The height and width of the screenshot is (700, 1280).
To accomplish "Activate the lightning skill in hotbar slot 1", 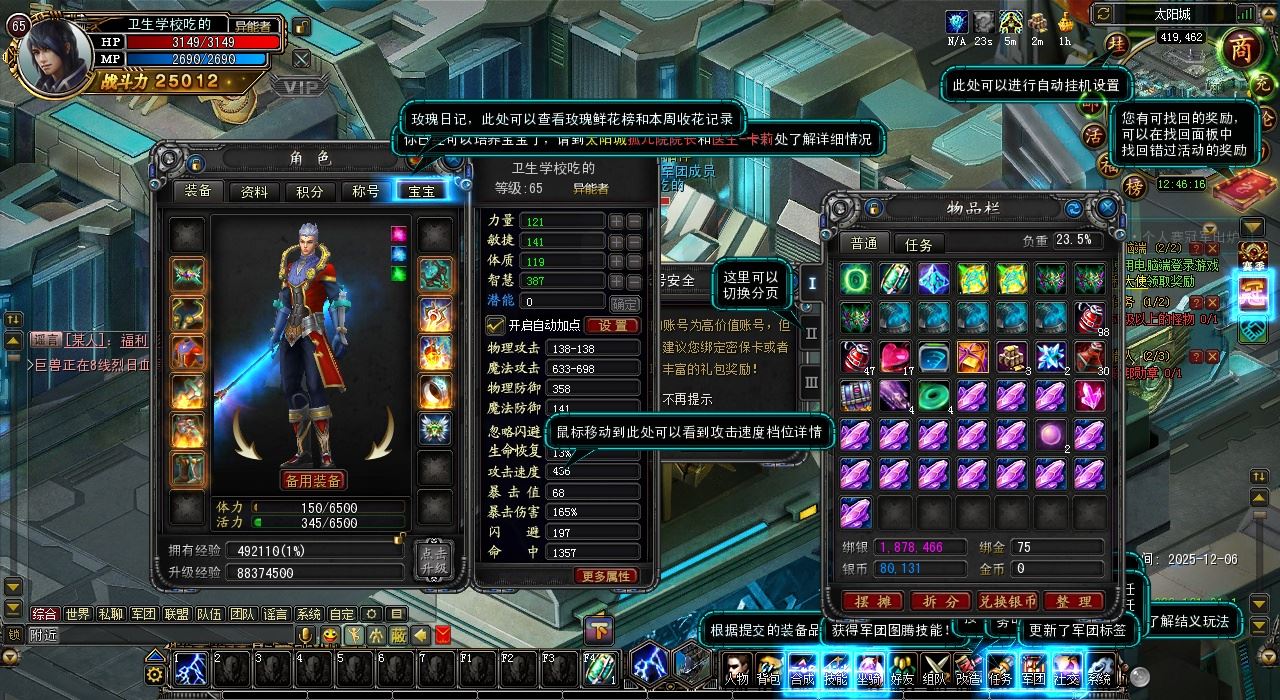I will [190, 669].
